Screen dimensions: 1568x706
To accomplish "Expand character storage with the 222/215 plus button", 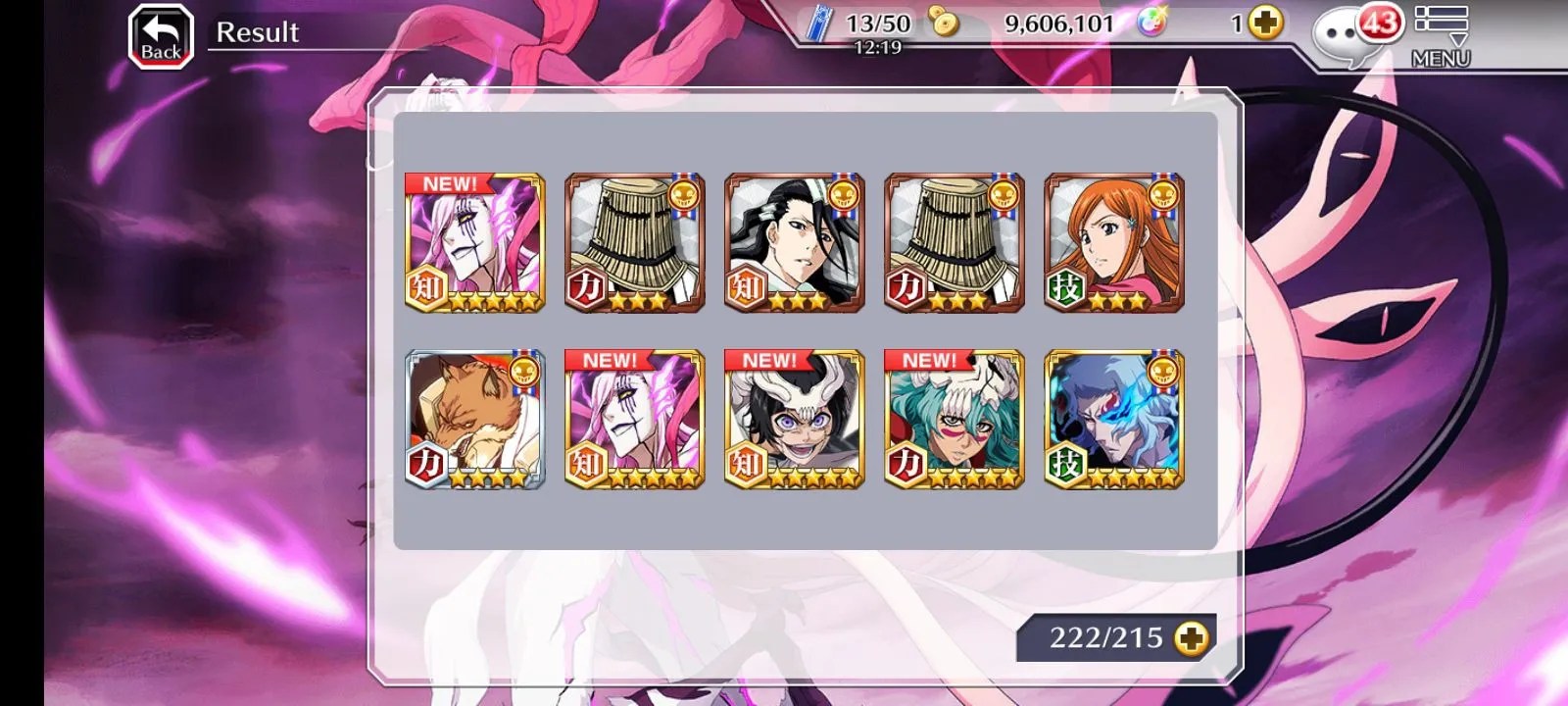I will click(x=1192, y=638).
